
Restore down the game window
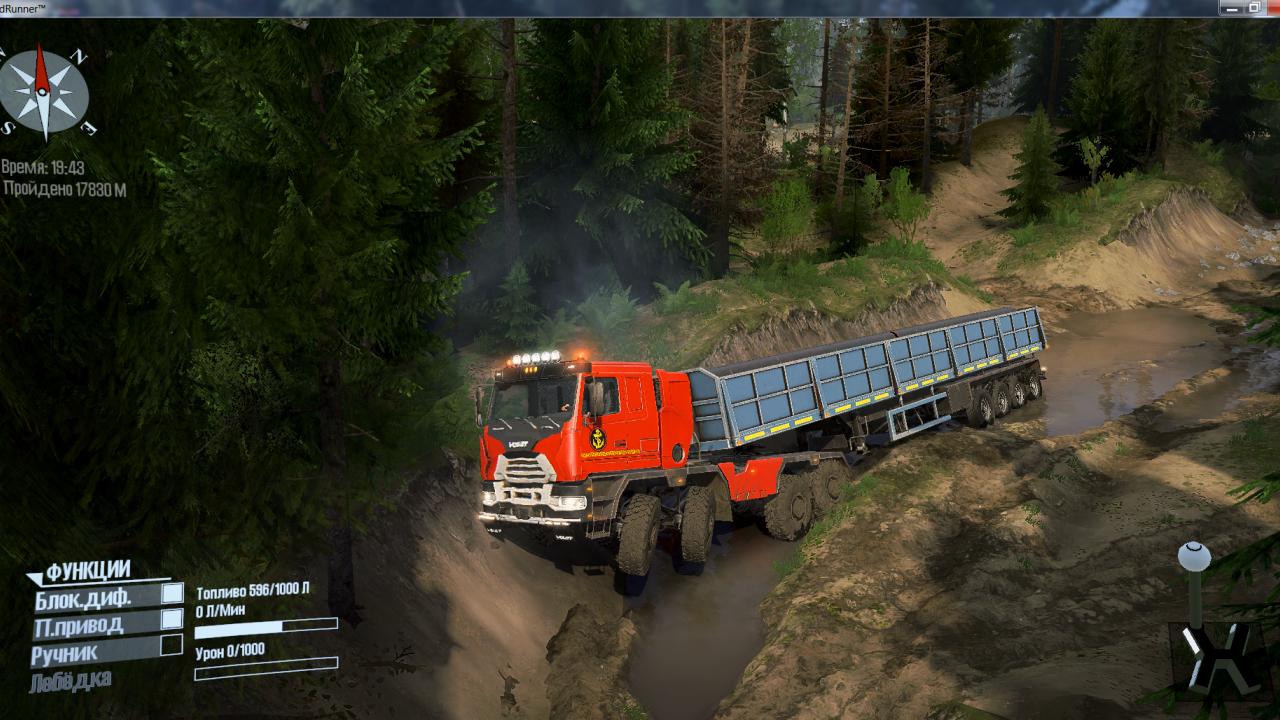(x=1254, y=7)
